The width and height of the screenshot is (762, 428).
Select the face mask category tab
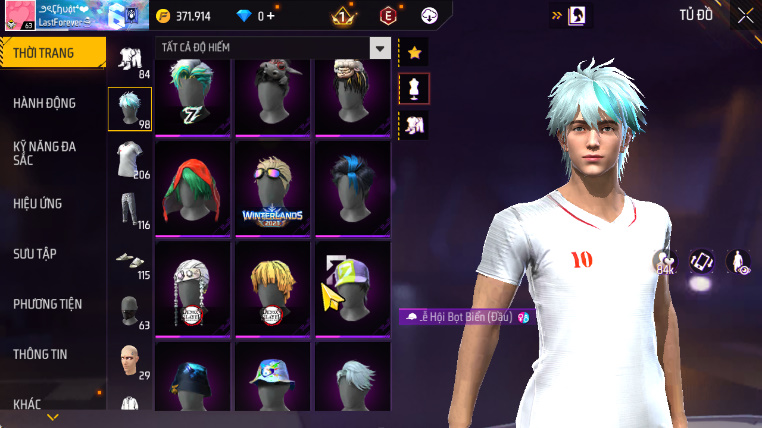(x=130, y=312)
